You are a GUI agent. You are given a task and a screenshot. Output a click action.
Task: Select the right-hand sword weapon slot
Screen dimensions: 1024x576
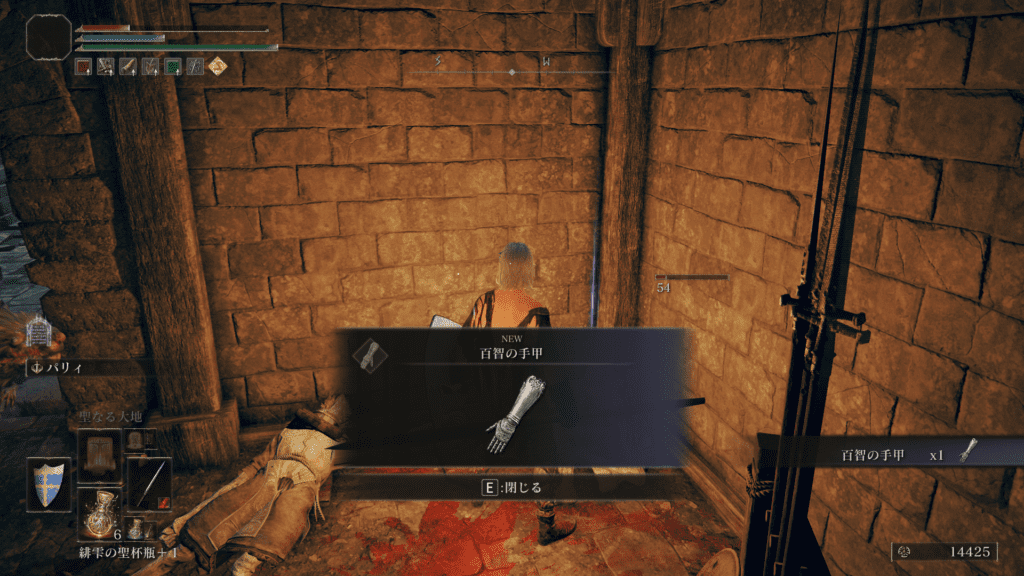click(x=148, y=483)
